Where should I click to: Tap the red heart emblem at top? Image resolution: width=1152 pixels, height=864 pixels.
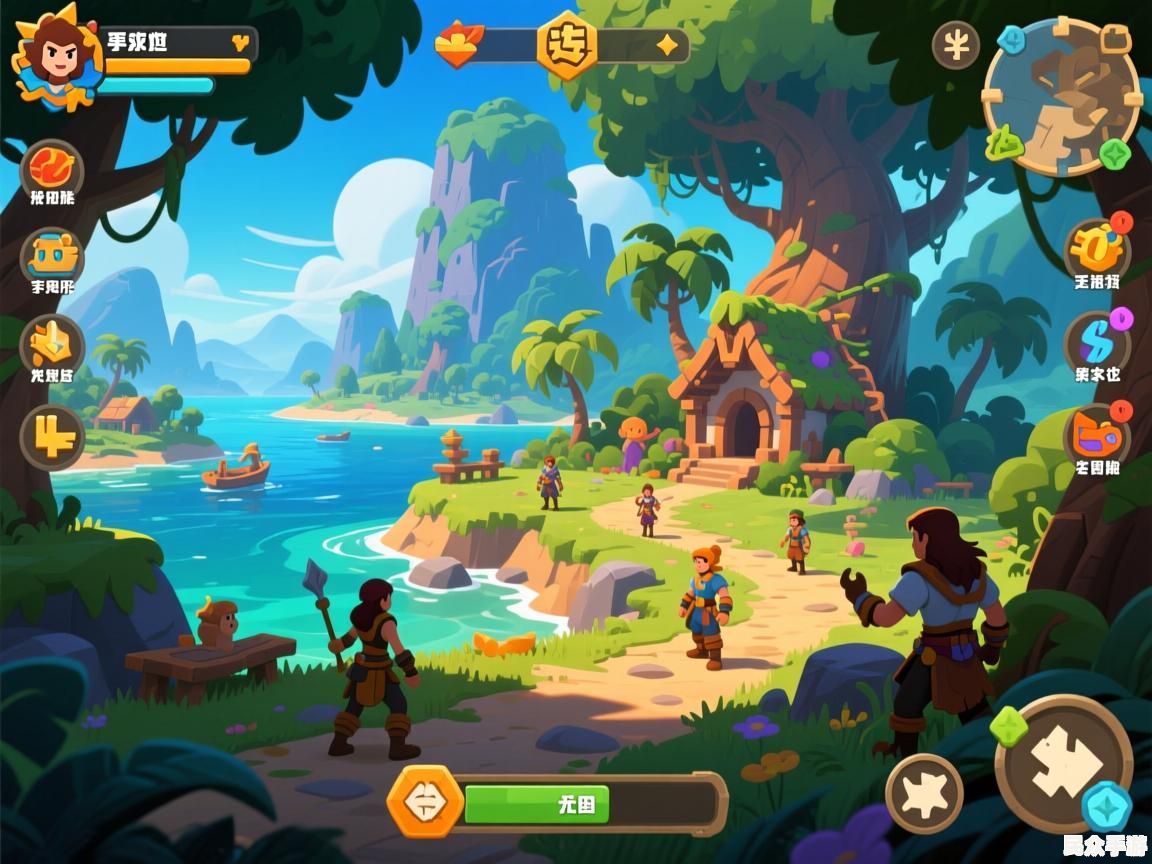coord(460,45)
